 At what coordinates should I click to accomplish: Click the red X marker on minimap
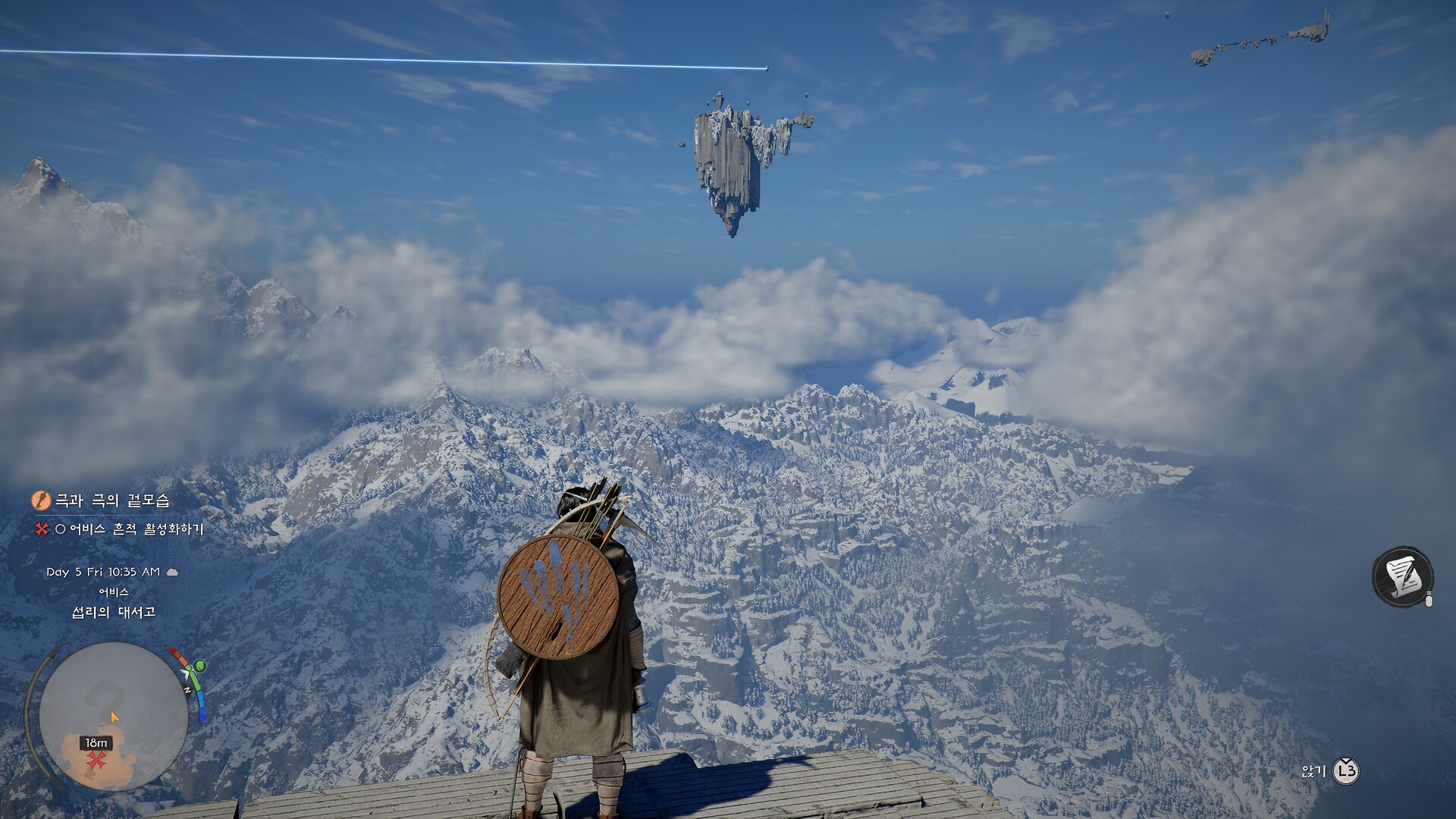96,761
